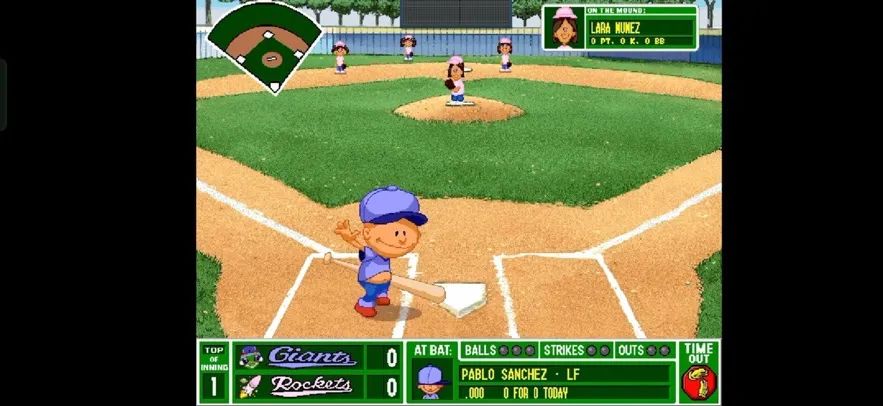Viewport: 883px width, 406px height.
Task: Show pitcher Lara Nunez's info panel
Action: 619,28
